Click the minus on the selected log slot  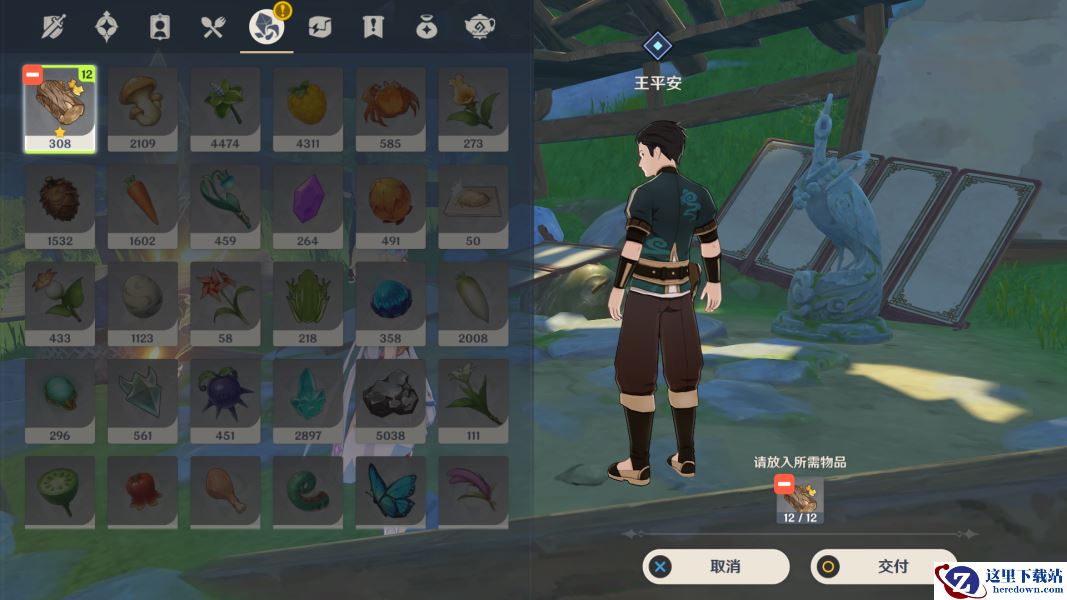click(x=33, y=75)
